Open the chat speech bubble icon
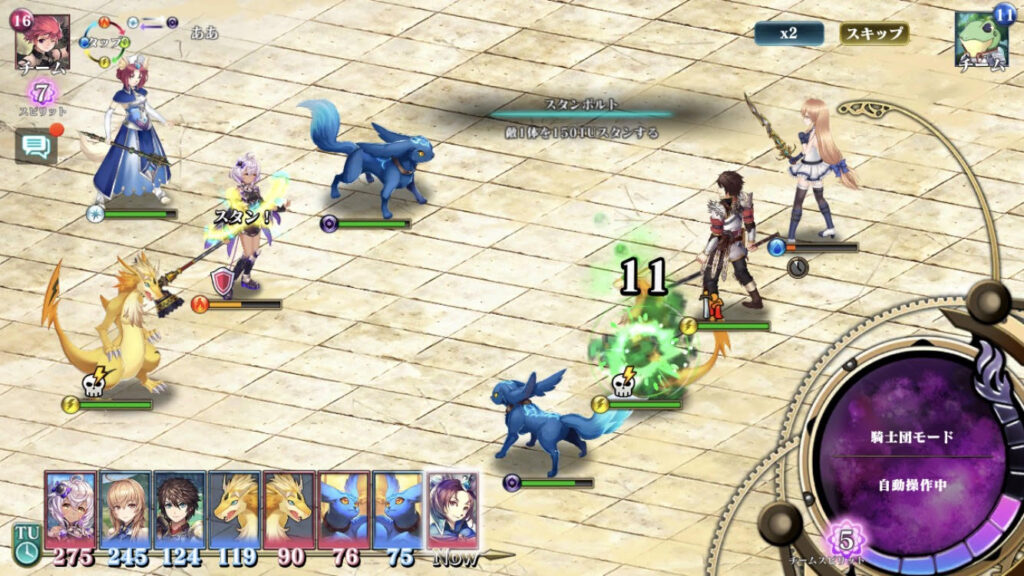This screenshot has width=1024, height=576. pos(36,147)
